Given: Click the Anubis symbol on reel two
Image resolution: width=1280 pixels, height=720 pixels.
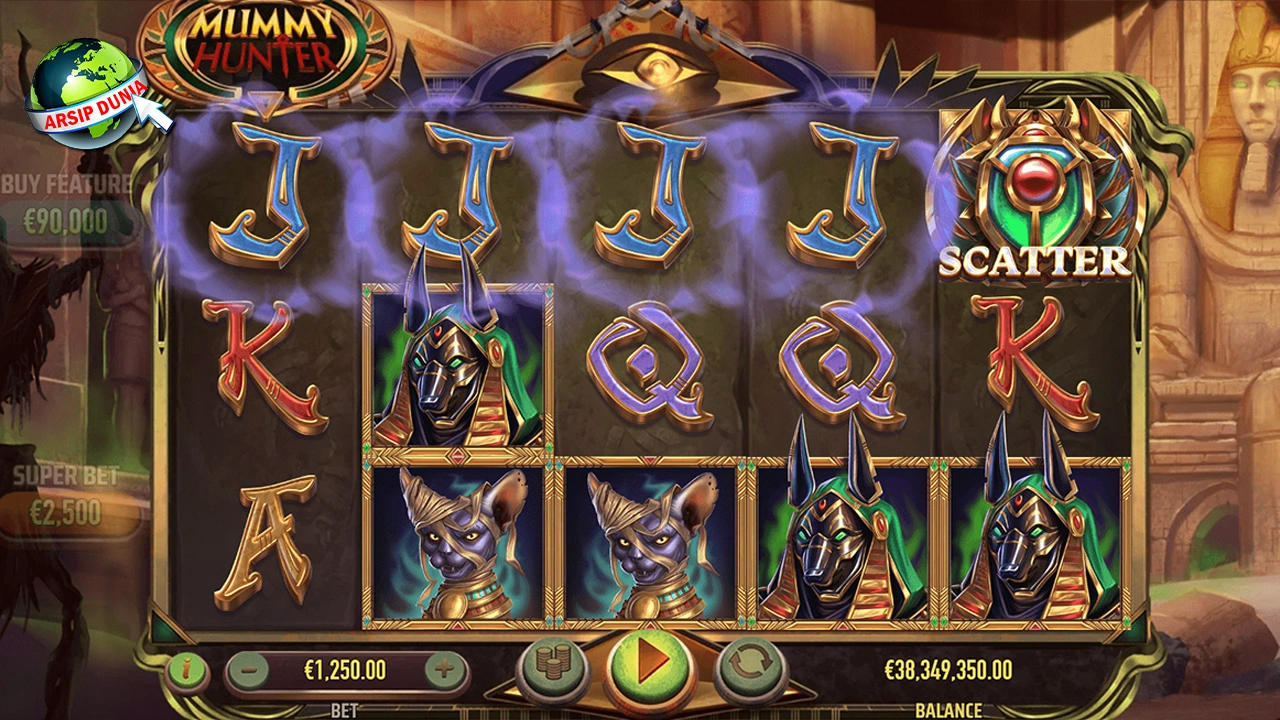Looking at the screenshot, I should click(x=455, y=370).
